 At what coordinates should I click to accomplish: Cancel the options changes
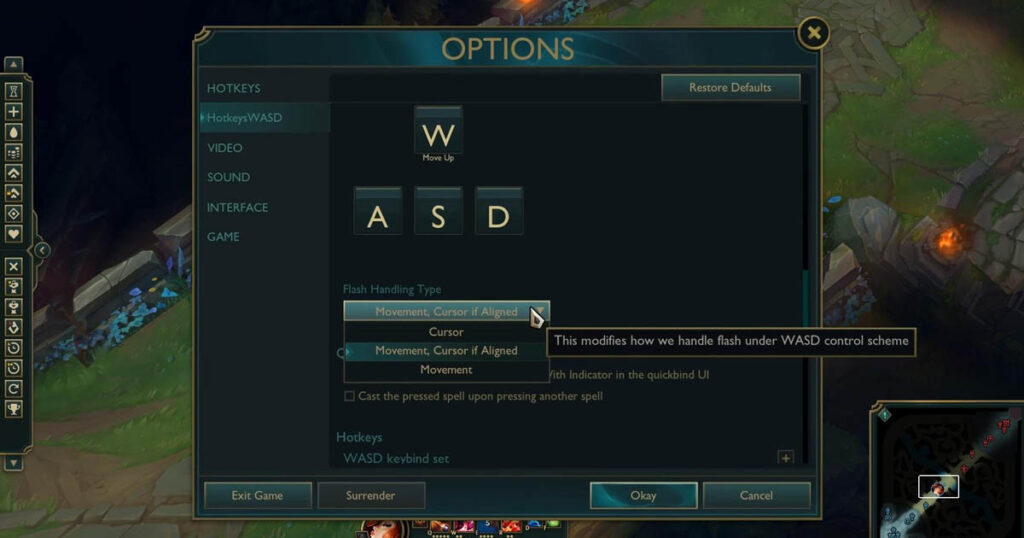tap(756, 495)
